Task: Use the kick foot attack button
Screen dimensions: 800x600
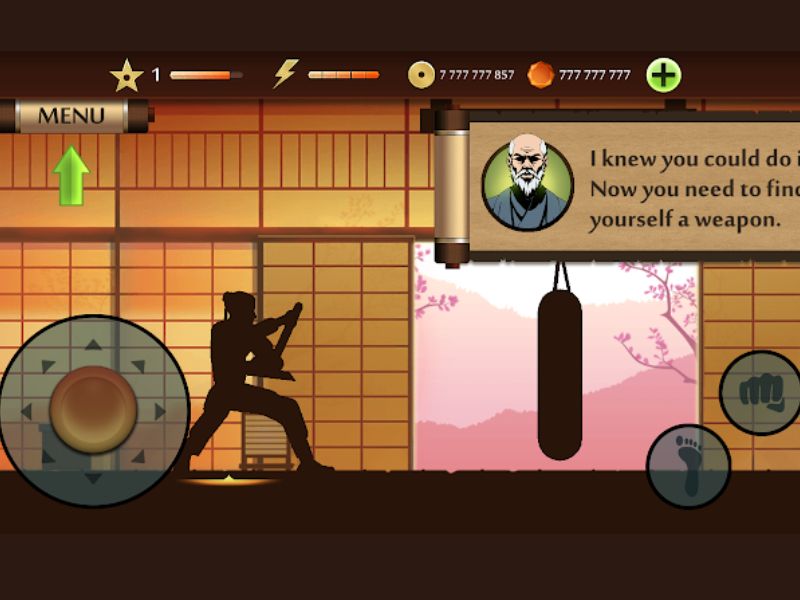Action: click(x=688, y=466)
